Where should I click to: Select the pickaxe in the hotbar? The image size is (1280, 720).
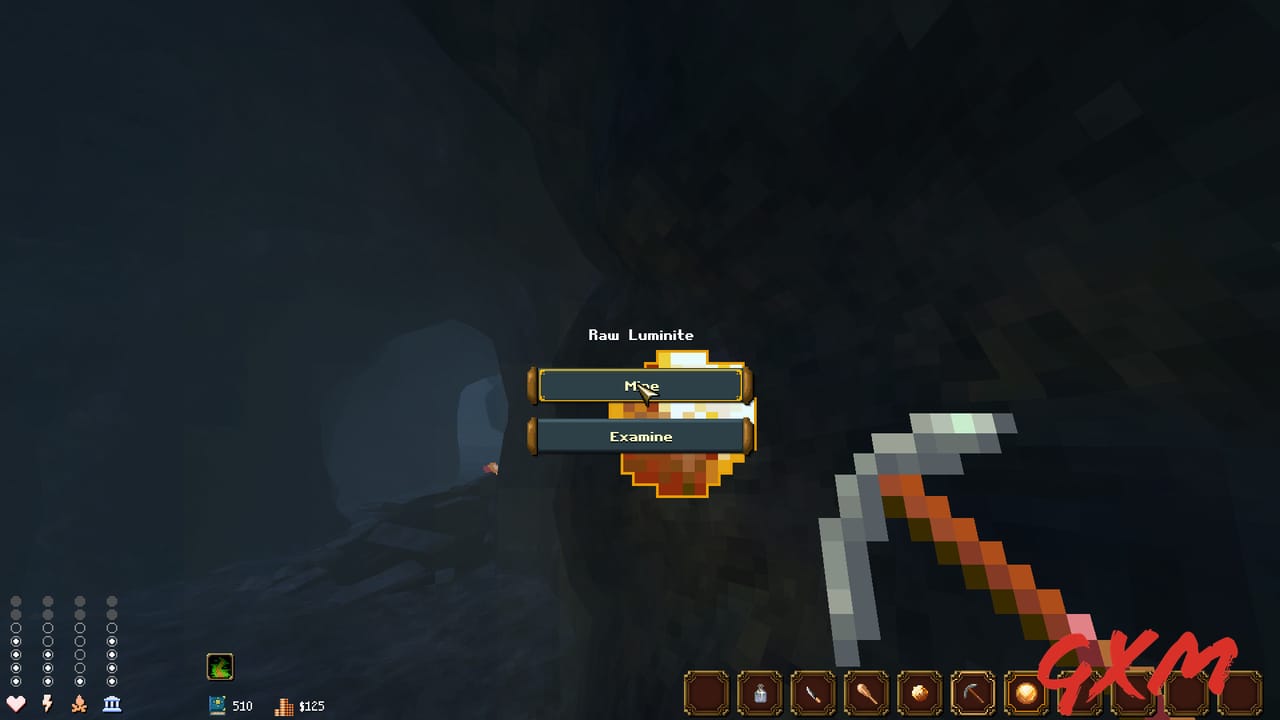[x=973, y=693]
